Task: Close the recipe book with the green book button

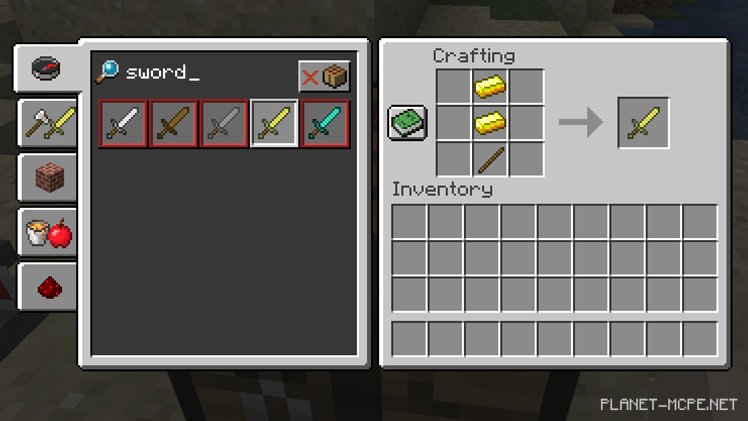Action: [408, 123]
